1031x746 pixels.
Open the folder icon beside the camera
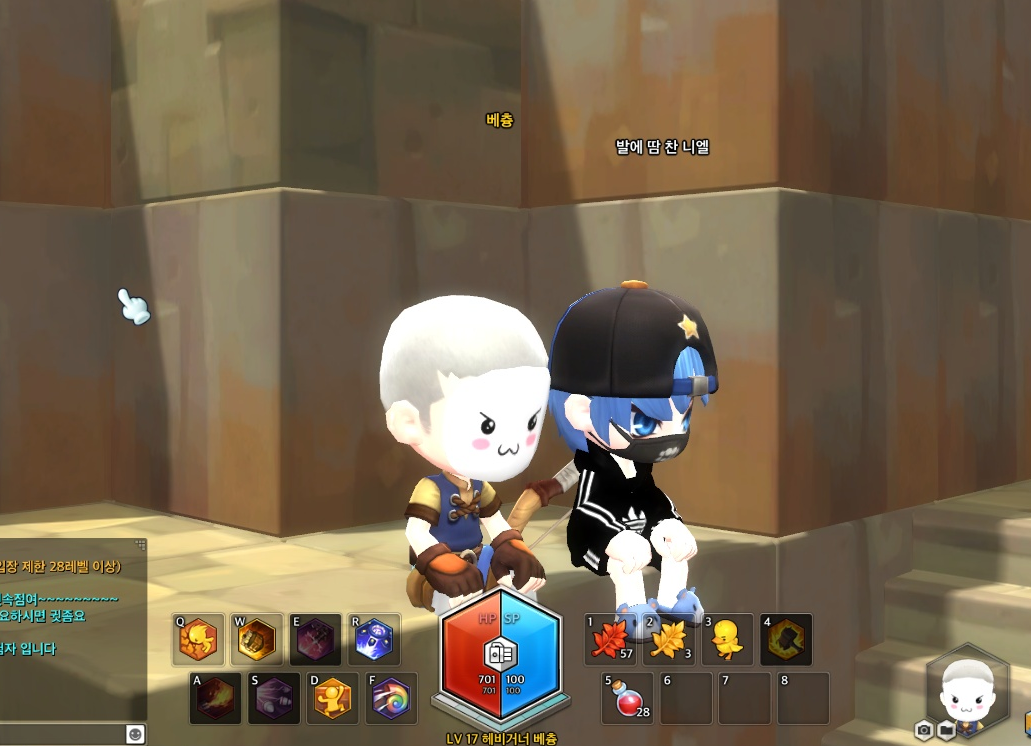[x=945, y=730]
